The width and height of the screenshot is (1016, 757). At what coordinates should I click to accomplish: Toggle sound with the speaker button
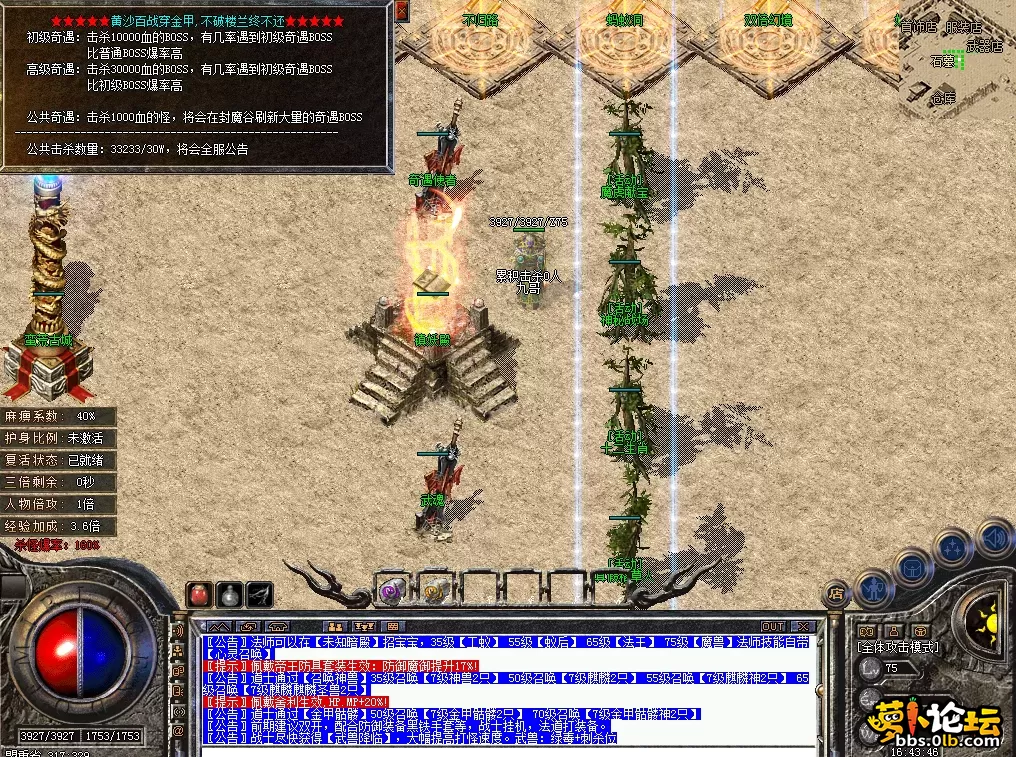click(x=993, y=538)
